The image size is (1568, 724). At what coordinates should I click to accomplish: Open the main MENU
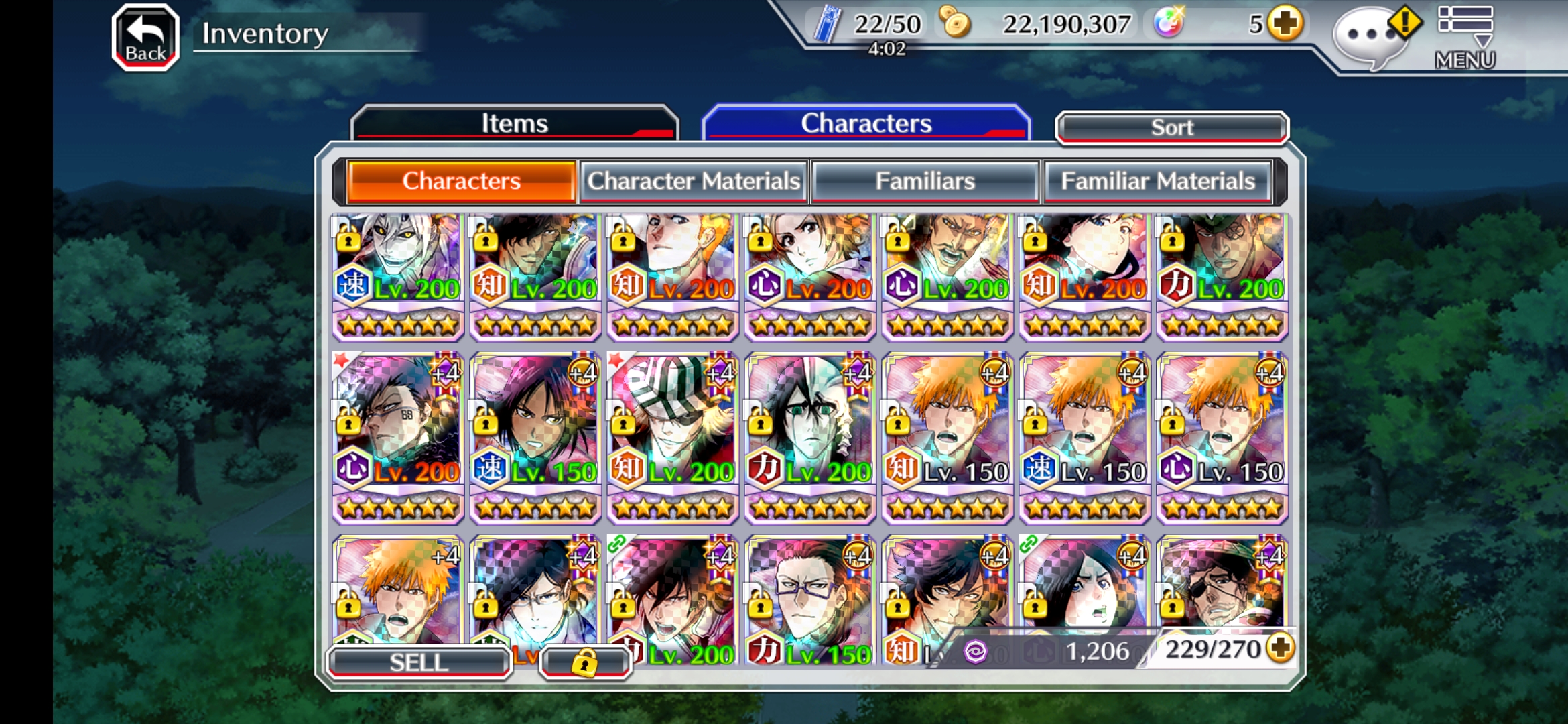[x=1465, y=37]
